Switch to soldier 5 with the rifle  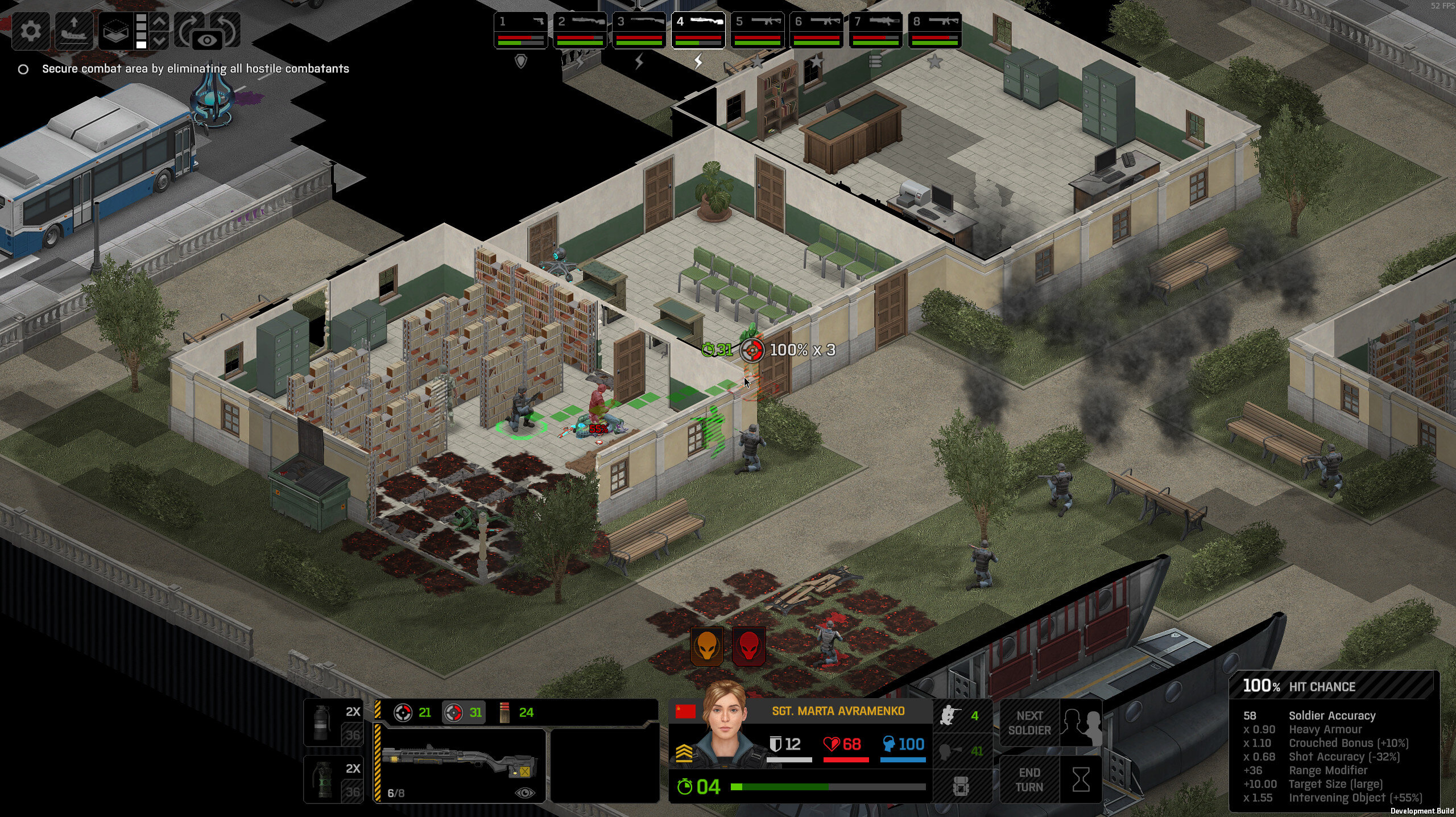click(x=757, y=31)
